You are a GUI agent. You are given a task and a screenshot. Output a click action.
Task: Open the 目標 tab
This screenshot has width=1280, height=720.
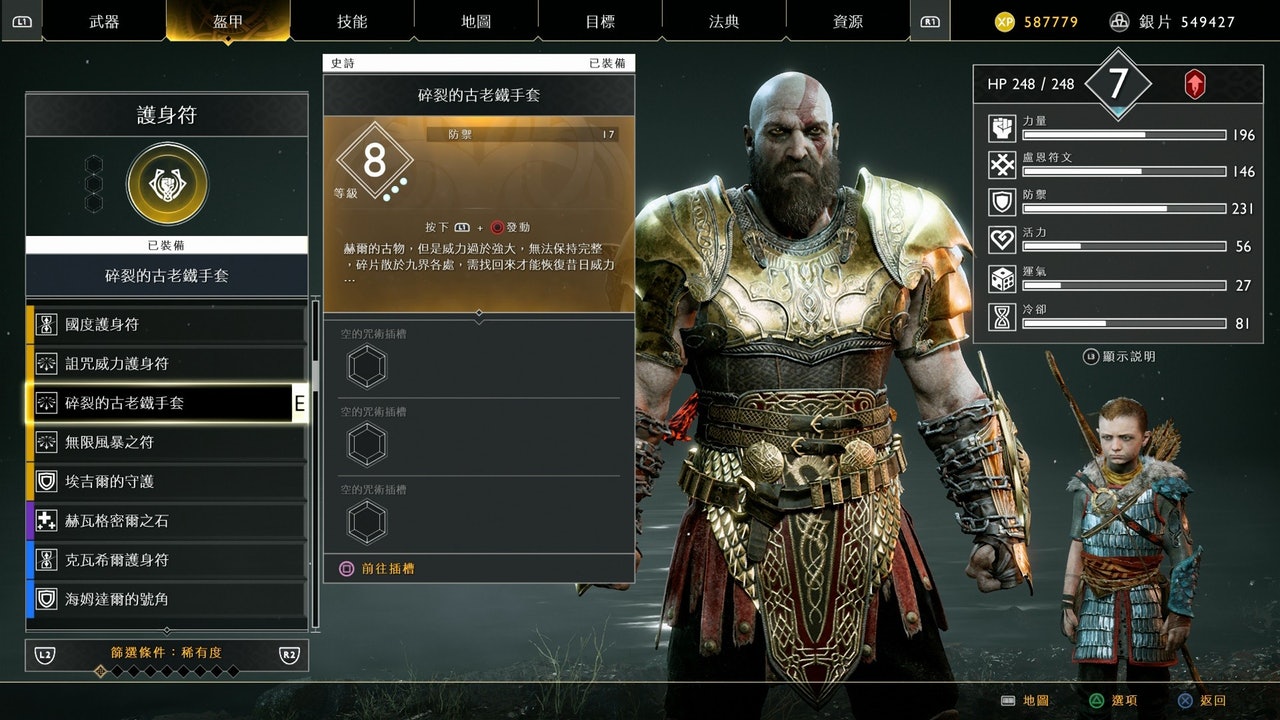click(x=600, y=21)
